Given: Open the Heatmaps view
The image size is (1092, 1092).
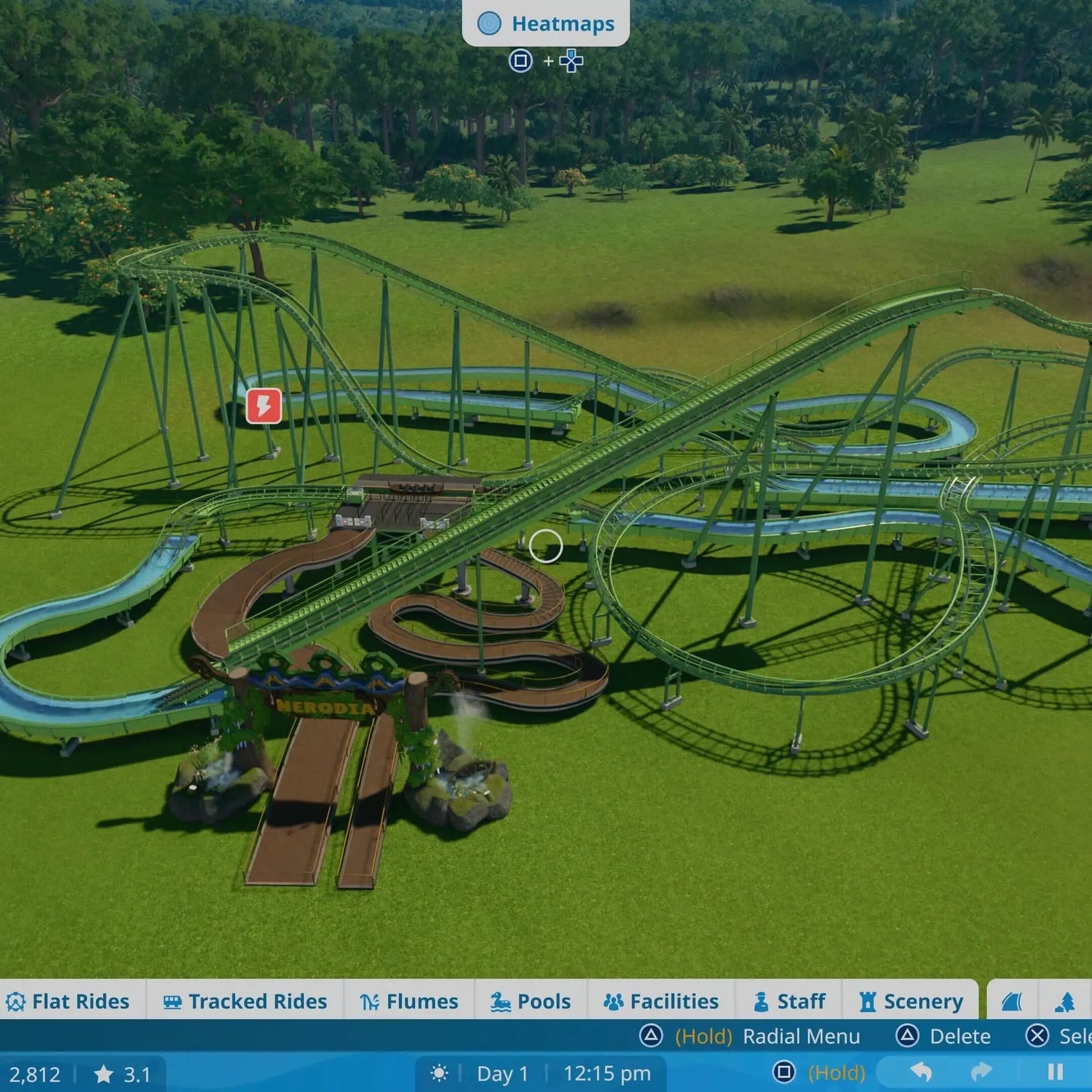Looking at the screenshot, I should pyautogui.click(x=546, y=23).
